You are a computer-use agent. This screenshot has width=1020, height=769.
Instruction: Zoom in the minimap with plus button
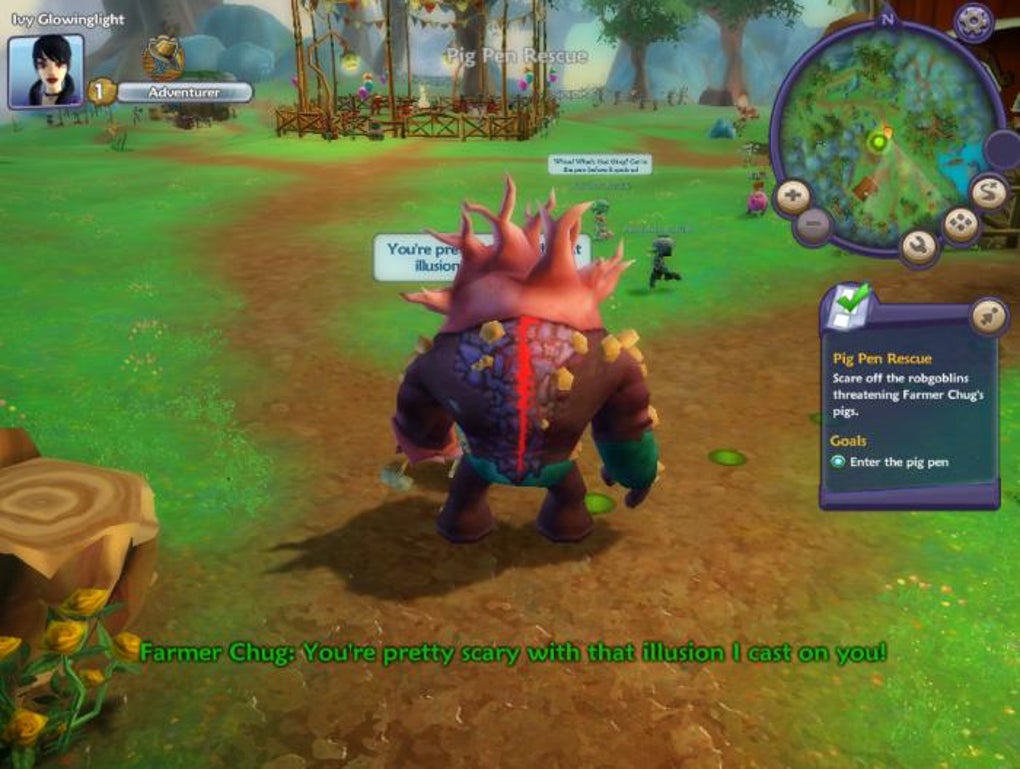(793, 196)
